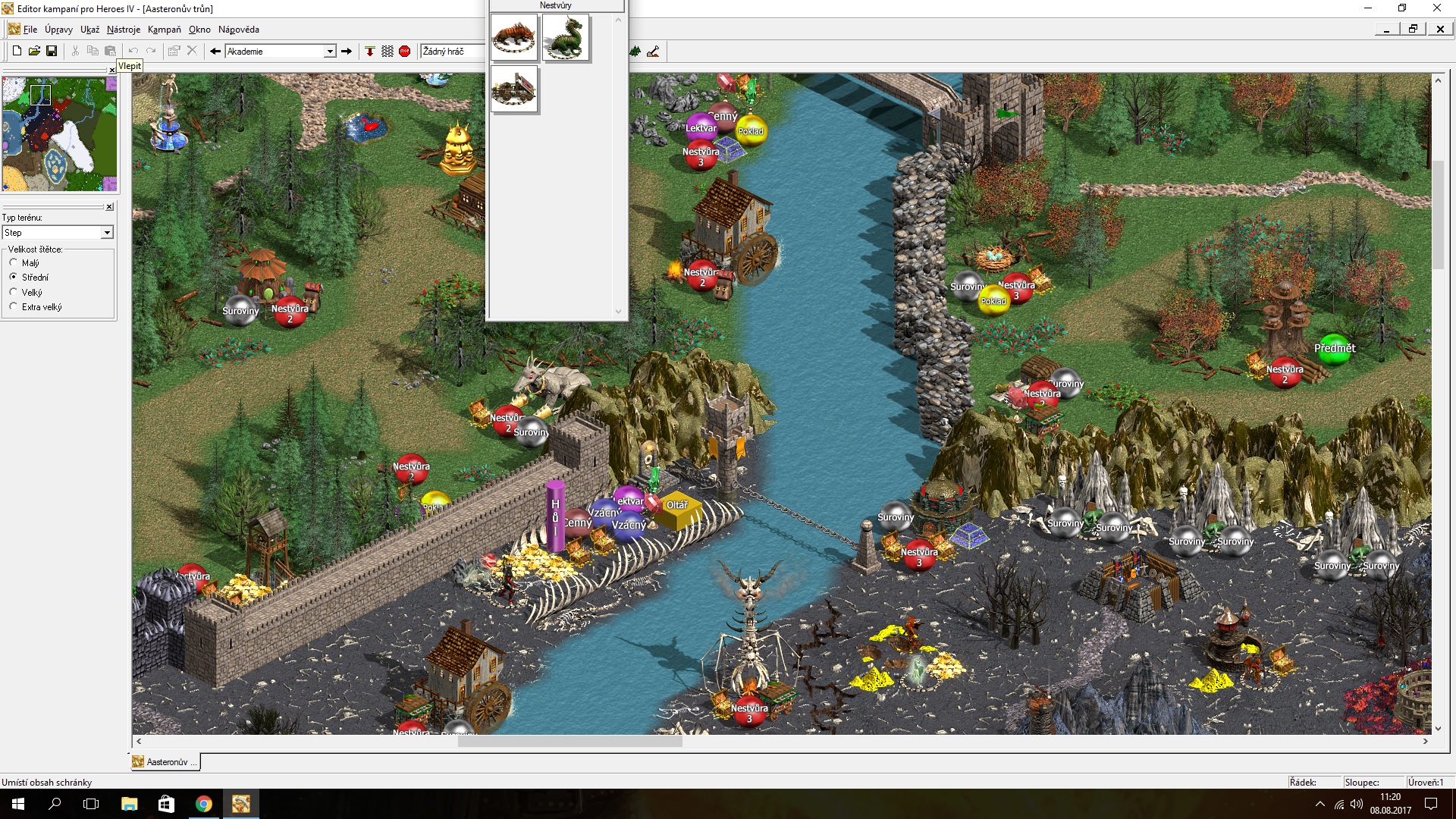The height and width of the screenshot is (819, 1456).
Task: Expand the Akademie object category dropdown
Action: 329,51
